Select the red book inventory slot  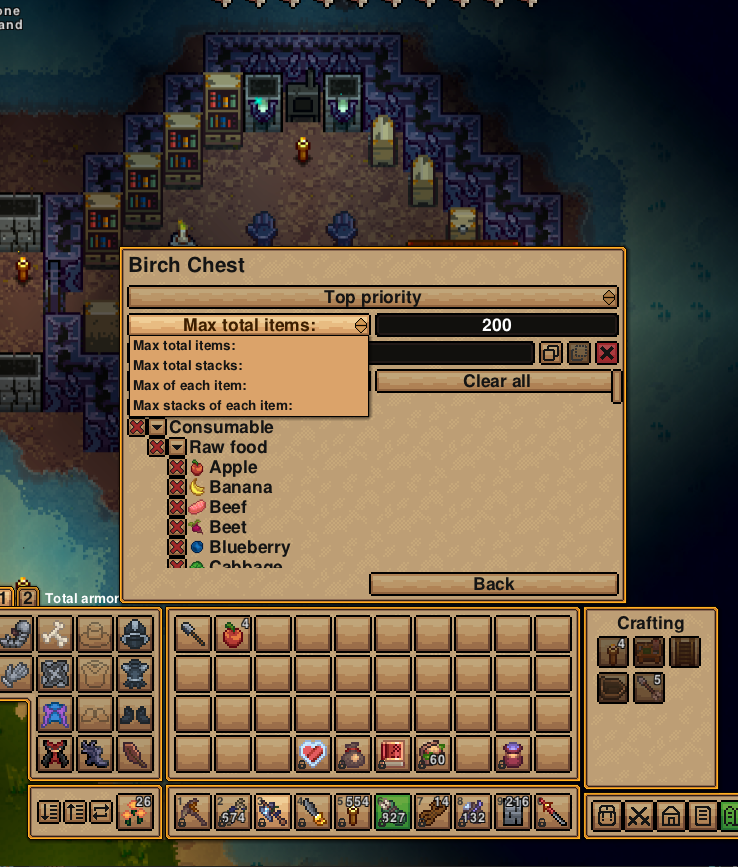click(x=393, y=753)
